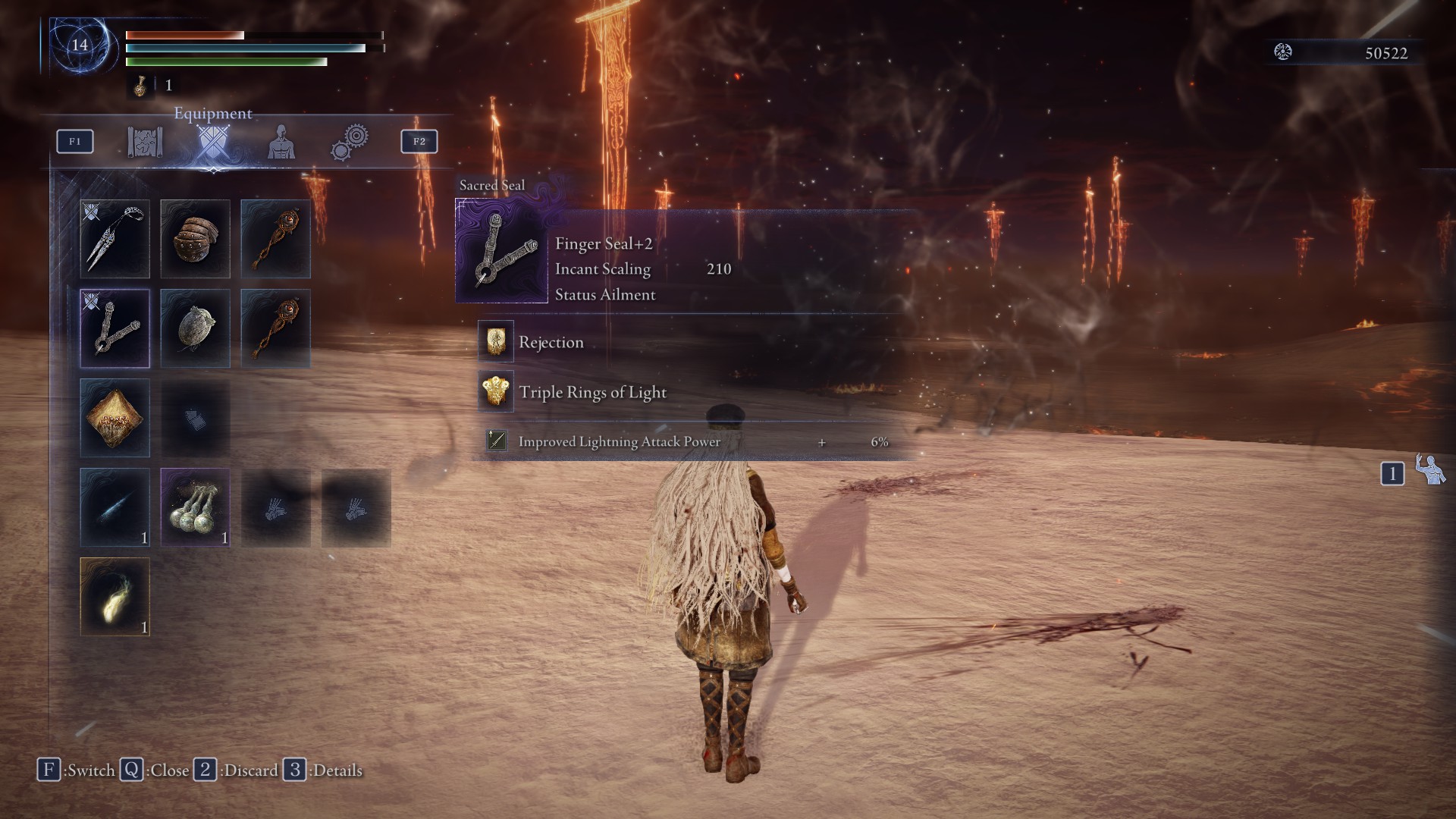This screenshot has width=1456, height=819.
Task: Switch to the character body tab
Action: pos(281,142)
